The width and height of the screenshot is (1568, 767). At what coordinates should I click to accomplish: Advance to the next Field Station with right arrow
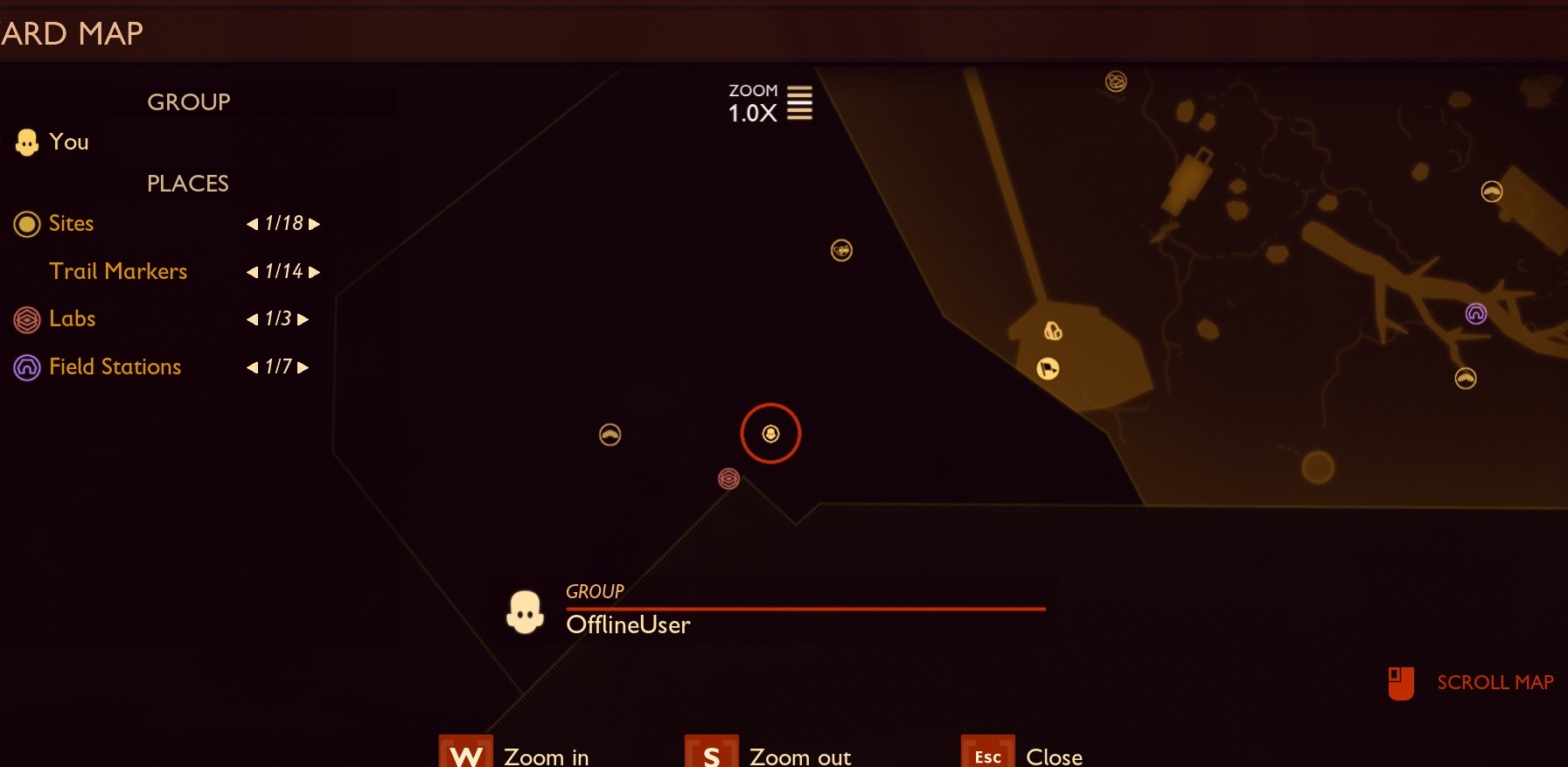303,367
